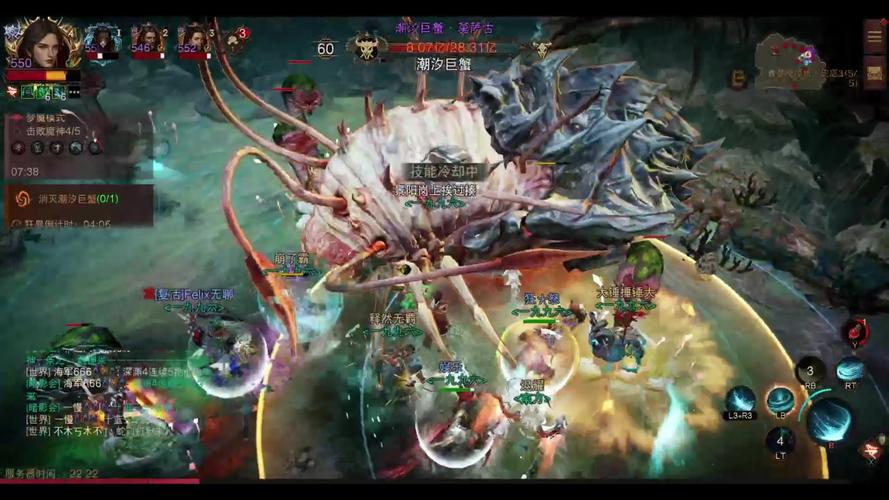Image resolution: width=889 pixels, height=500 pixels.
Task: Use the red health potion
Action: click(854, 333)
